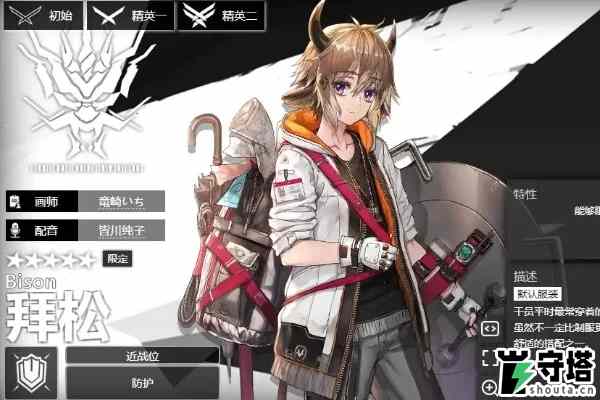Image resolution: width=600 pixels, height=400 pixels.
Task: Select the 精英一 promotion tab
Action: click(131, 15)
